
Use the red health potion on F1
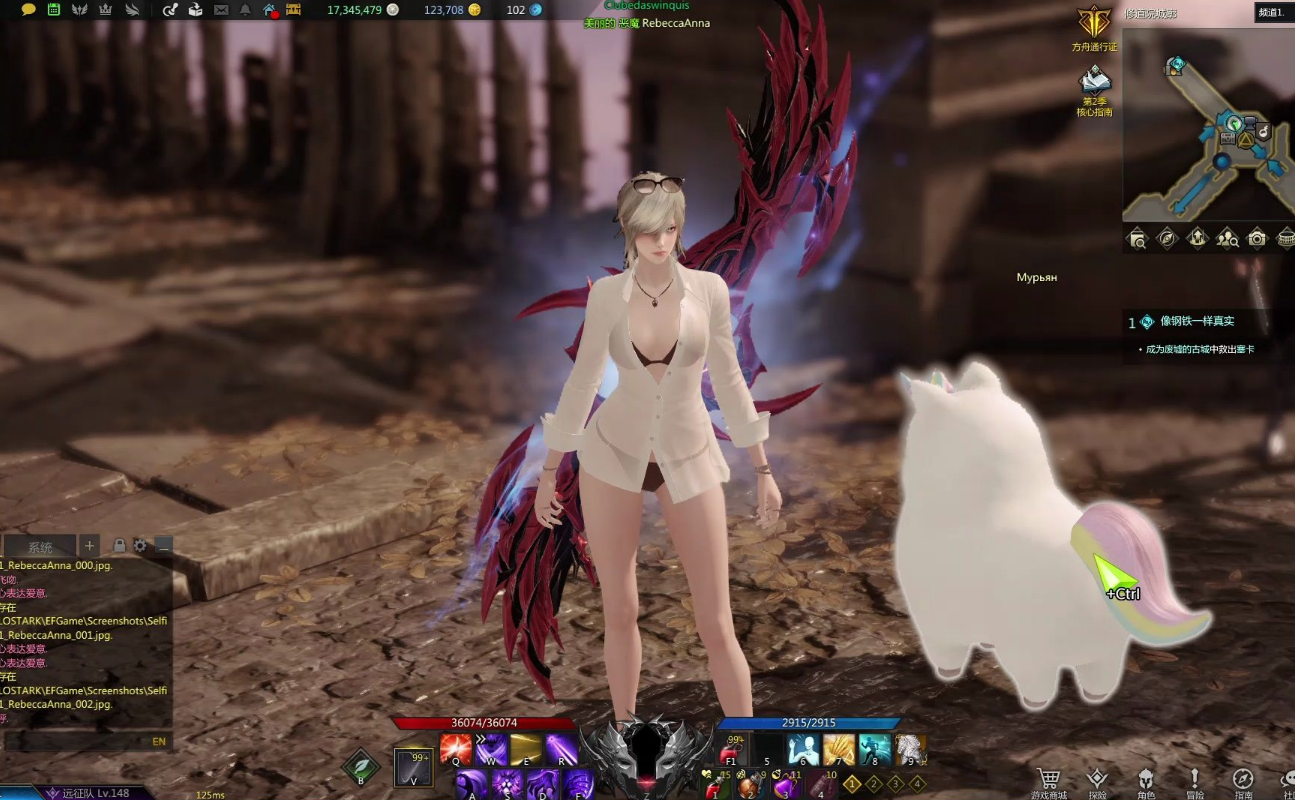[x=735, y=749]
